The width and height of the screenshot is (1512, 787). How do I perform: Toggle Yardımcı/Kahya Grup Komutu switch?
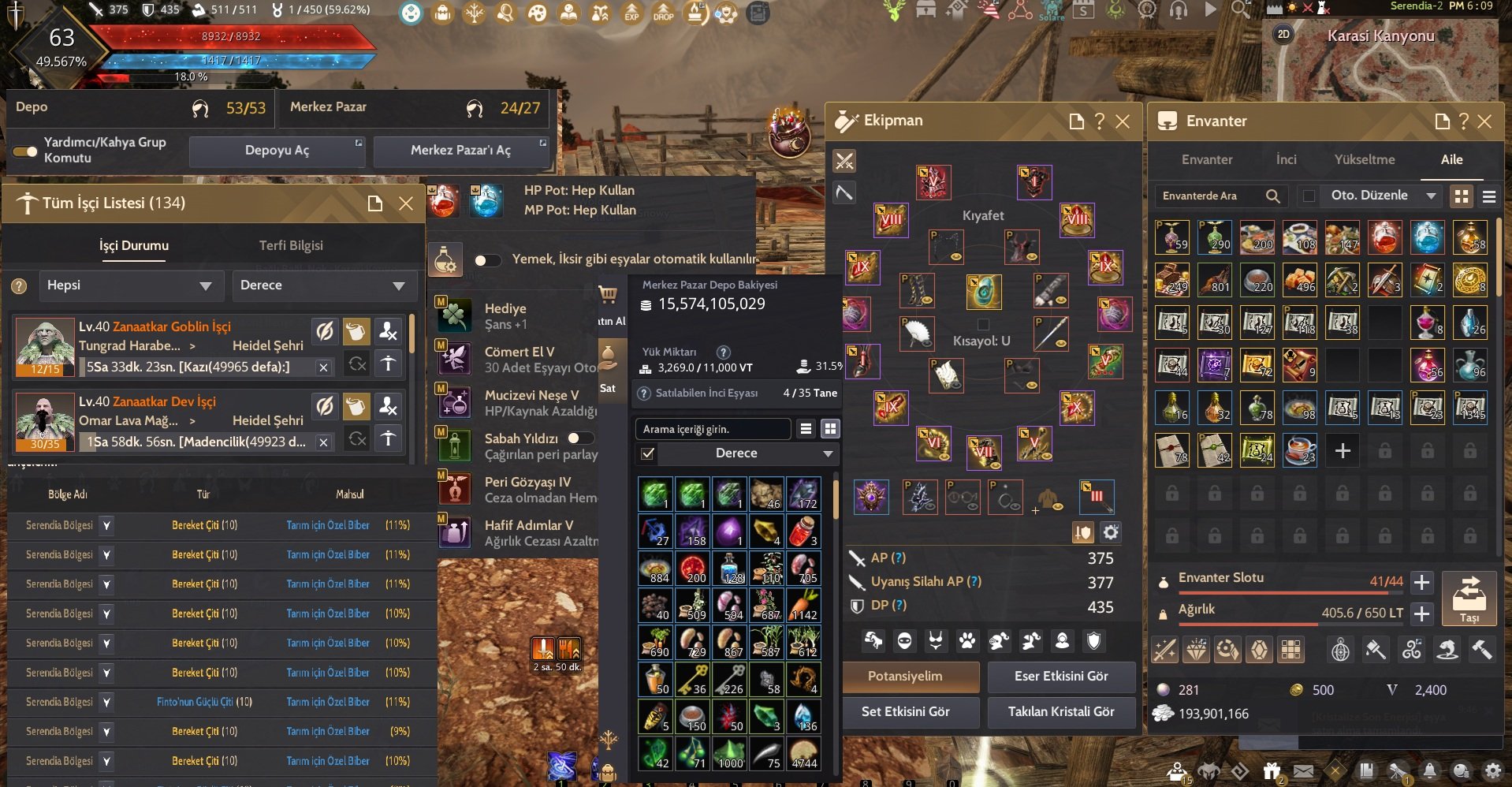[x=23, y=151]
